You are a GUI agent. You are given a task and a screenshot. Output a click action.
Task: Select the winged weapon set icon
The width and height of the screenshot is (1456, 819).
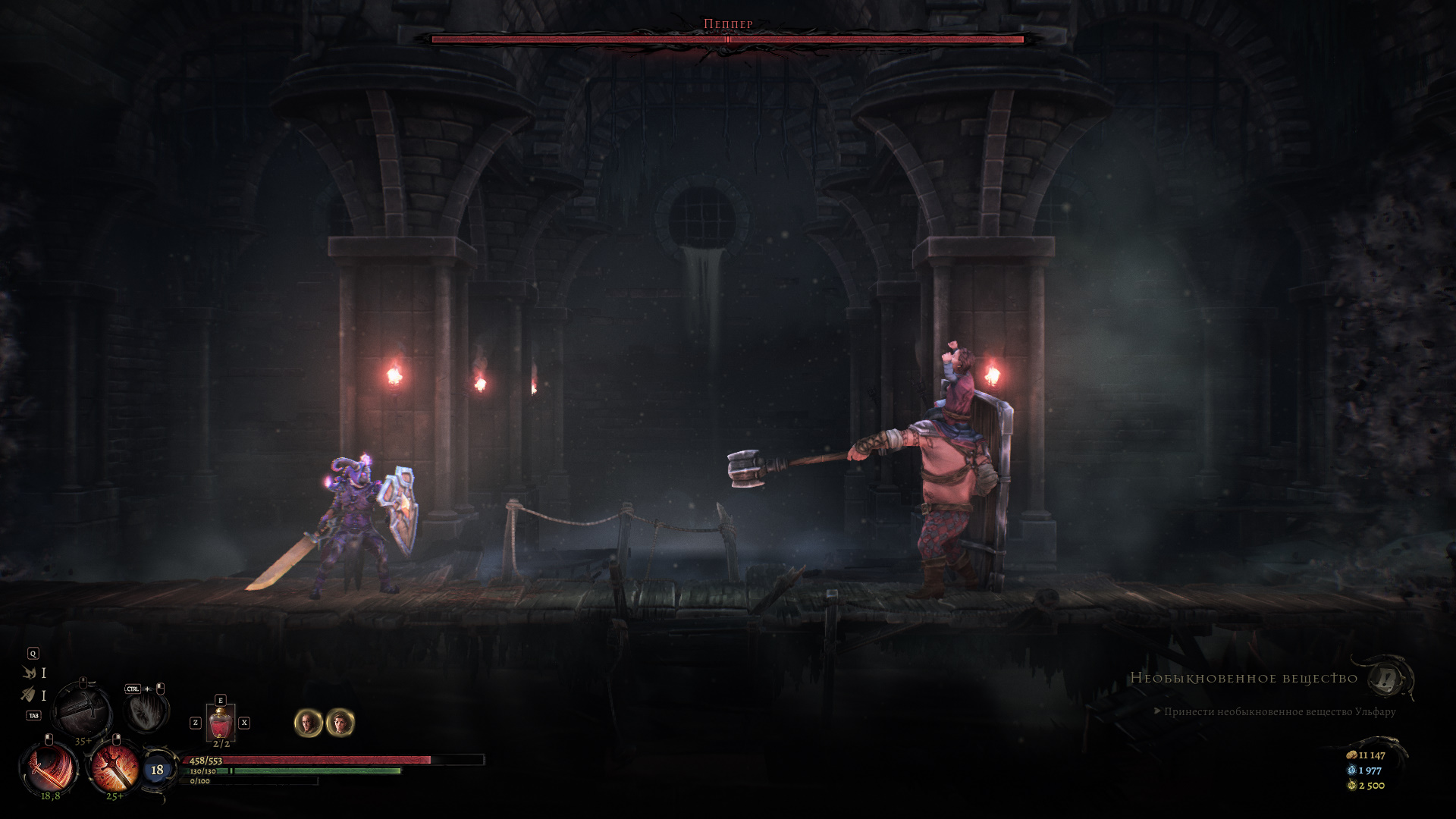click(x=30, y=673)
